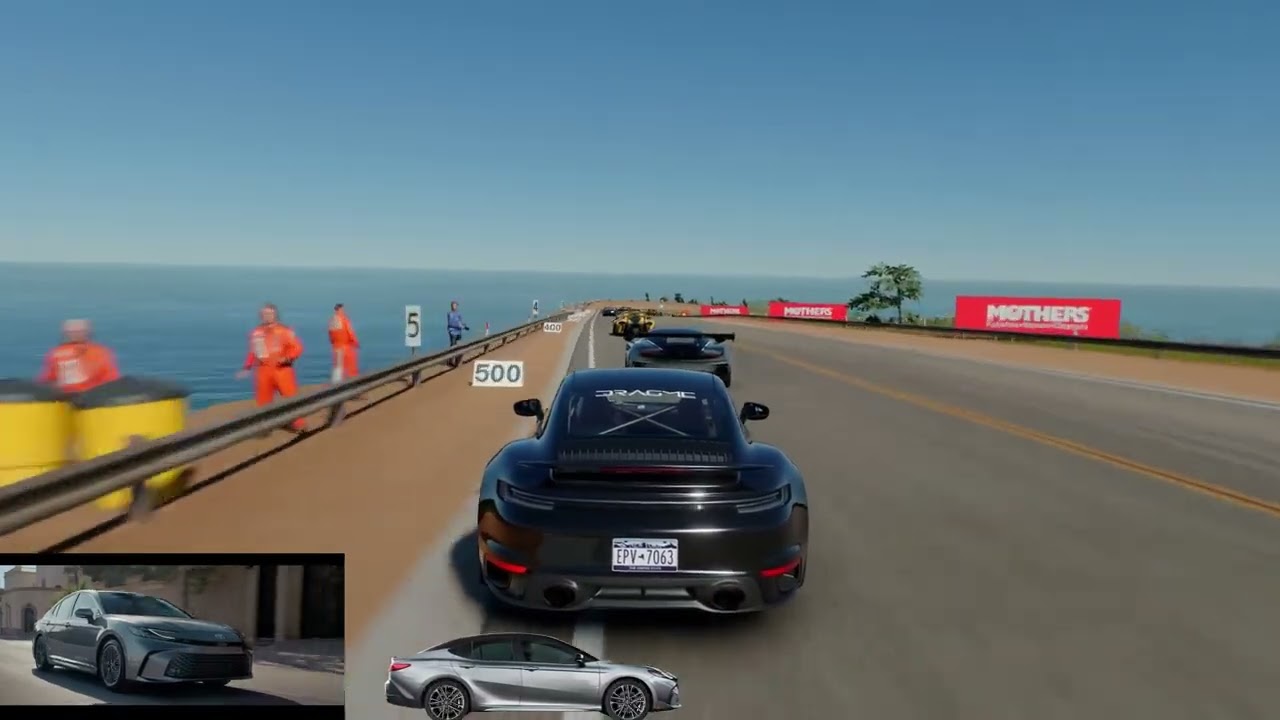Click the inset video of the gray sedan
Screen dimensions: 1280x720
click(x=172, y=634)
